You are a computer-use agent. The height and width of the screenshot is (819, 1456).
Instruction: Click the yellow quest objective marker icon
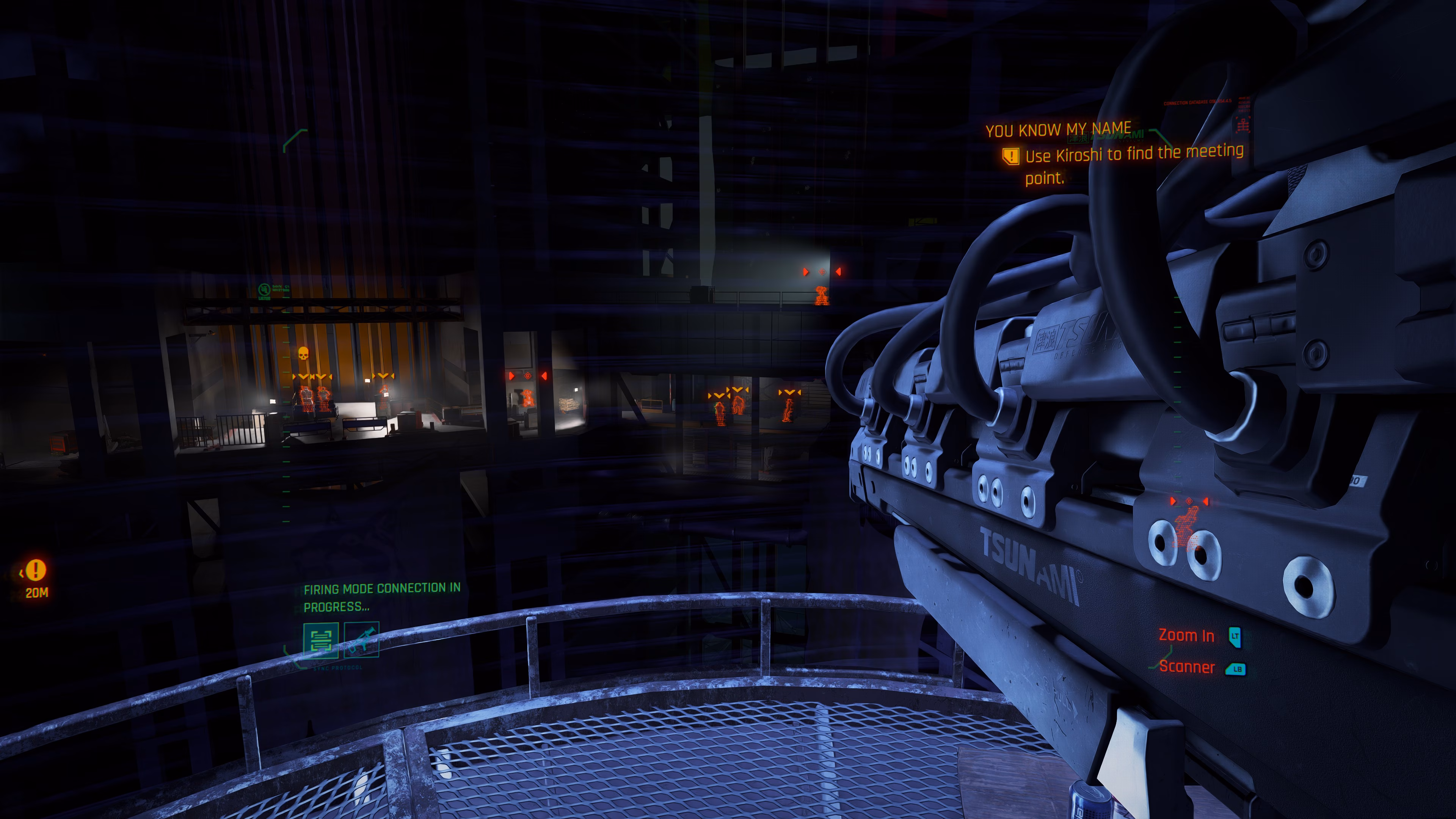point(1010,156)
